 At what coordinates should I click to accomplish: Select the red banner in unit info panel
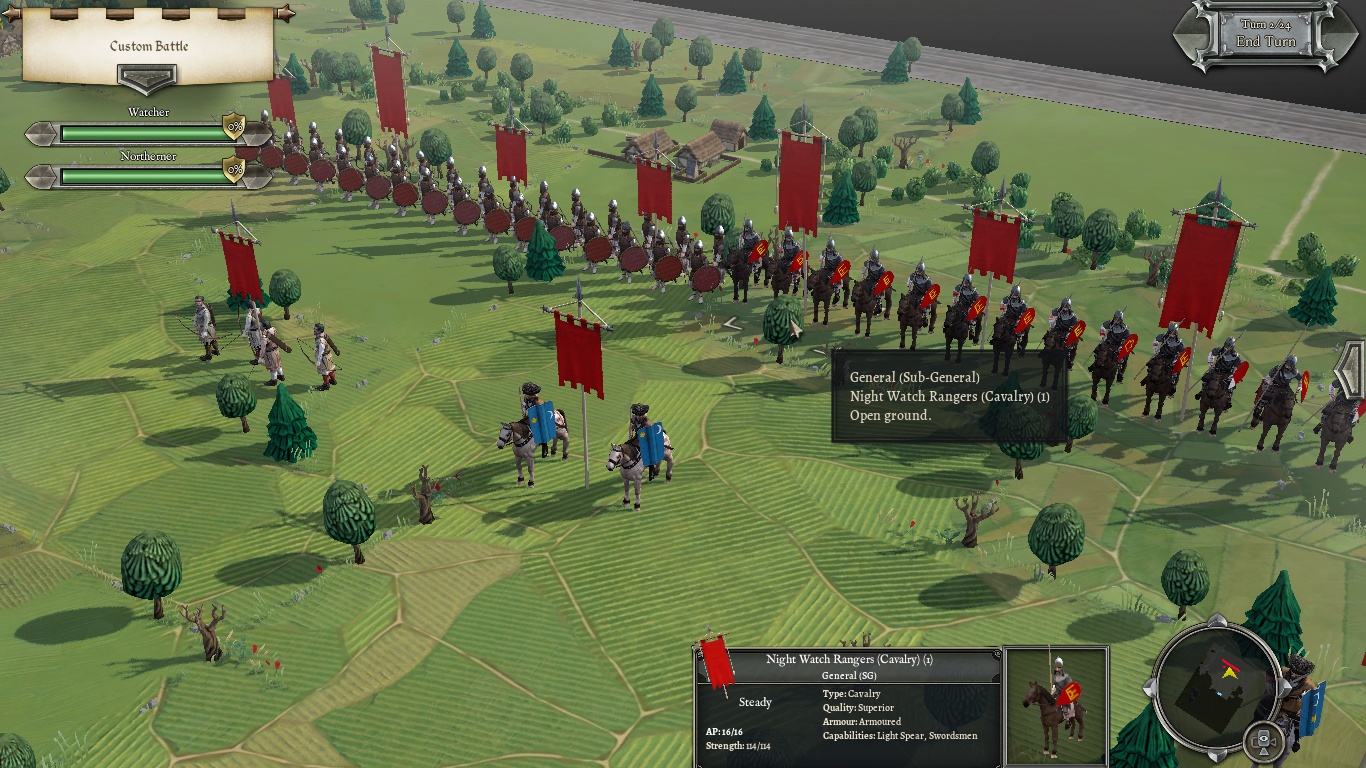pyautogui.click(x=717, y=662)
